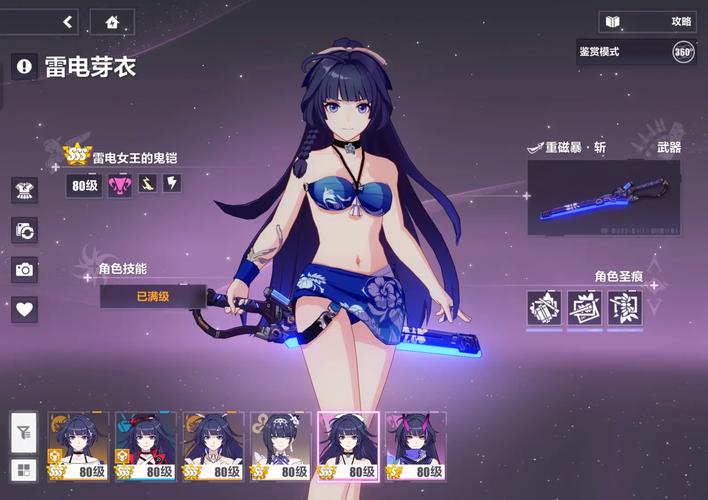The height and width of the screenshot is (500, 708).
Task: Tap the heart favorite icon
Action: coord(24,309)
